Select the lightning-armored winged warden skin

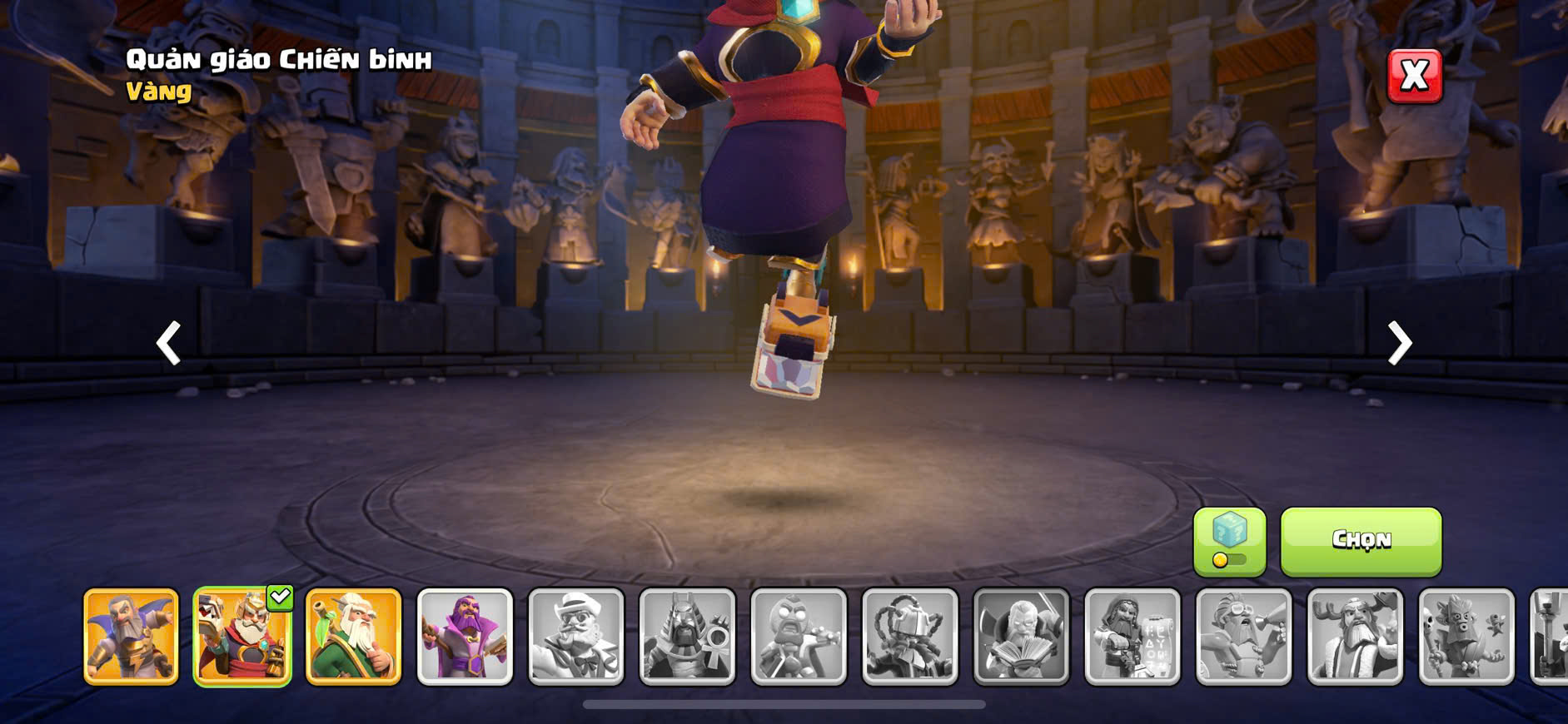pos(131,637)
